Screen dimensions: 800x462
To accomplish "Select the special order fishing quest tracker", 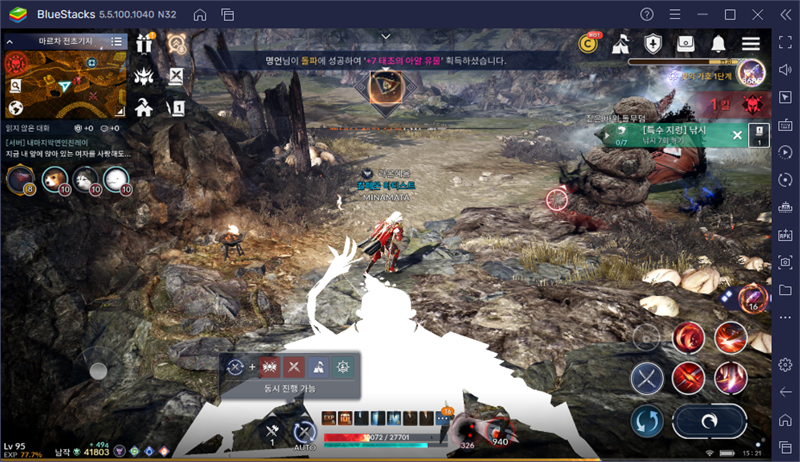I will click(670, 135).
